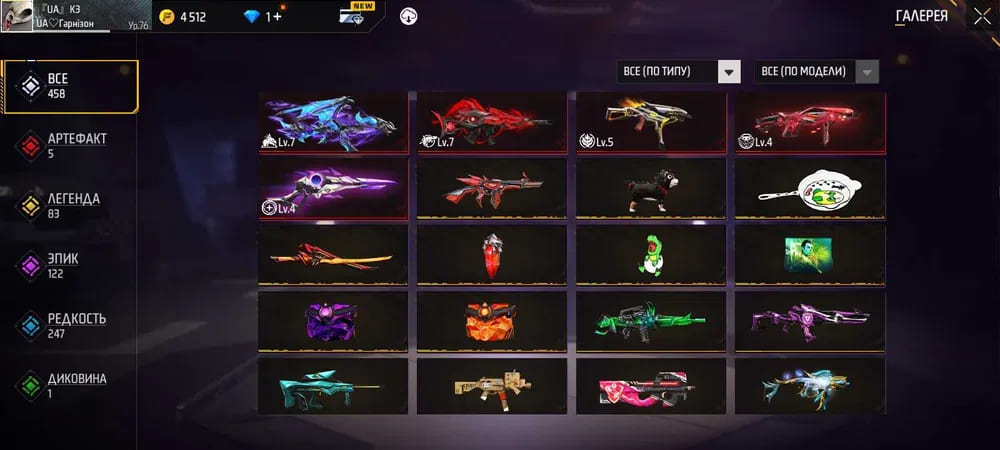Click the cloud download icon
Screen dimensions: 1000x450
(x=408, y=16)
